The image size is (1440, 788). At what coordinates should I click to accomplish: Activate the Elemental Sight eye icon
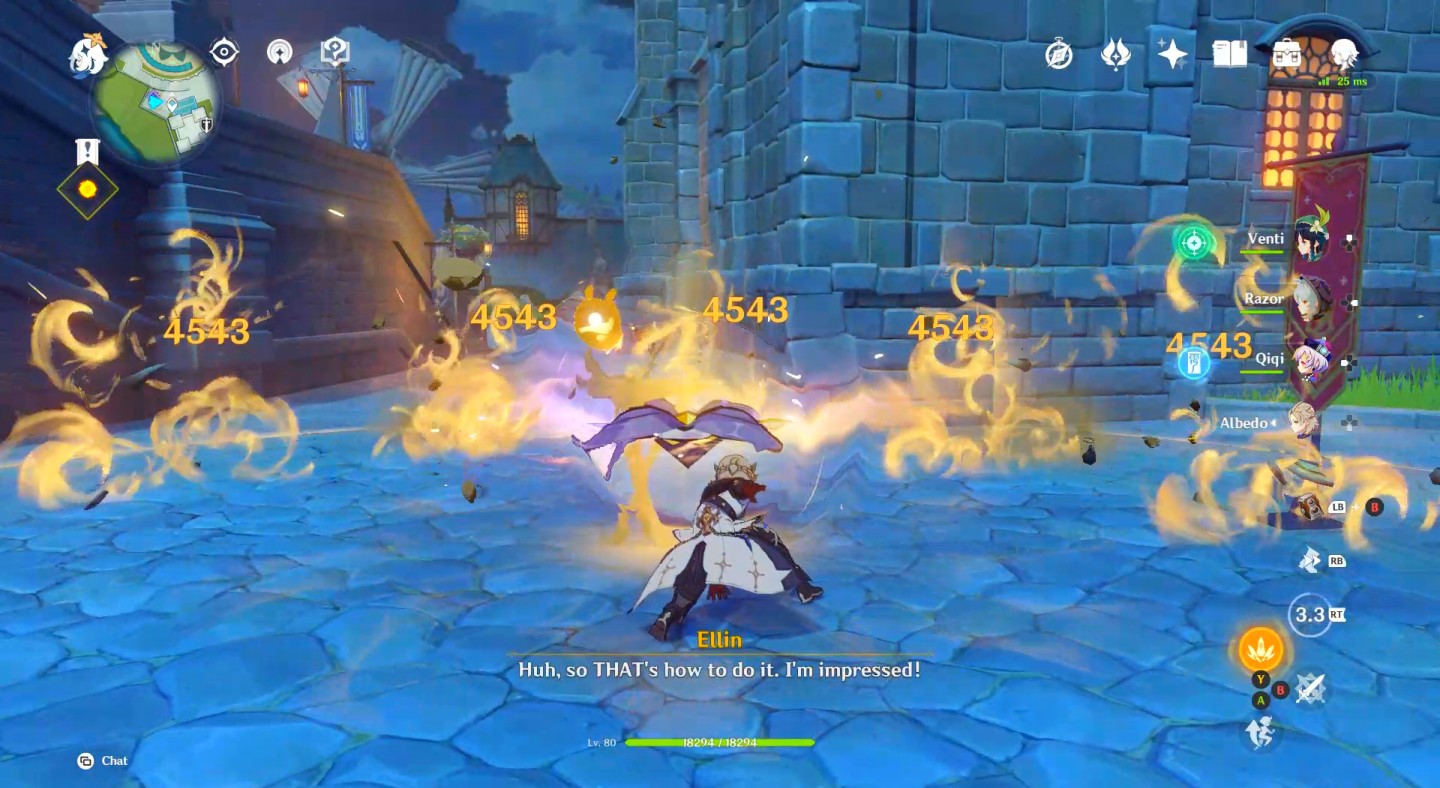[224, 52]
